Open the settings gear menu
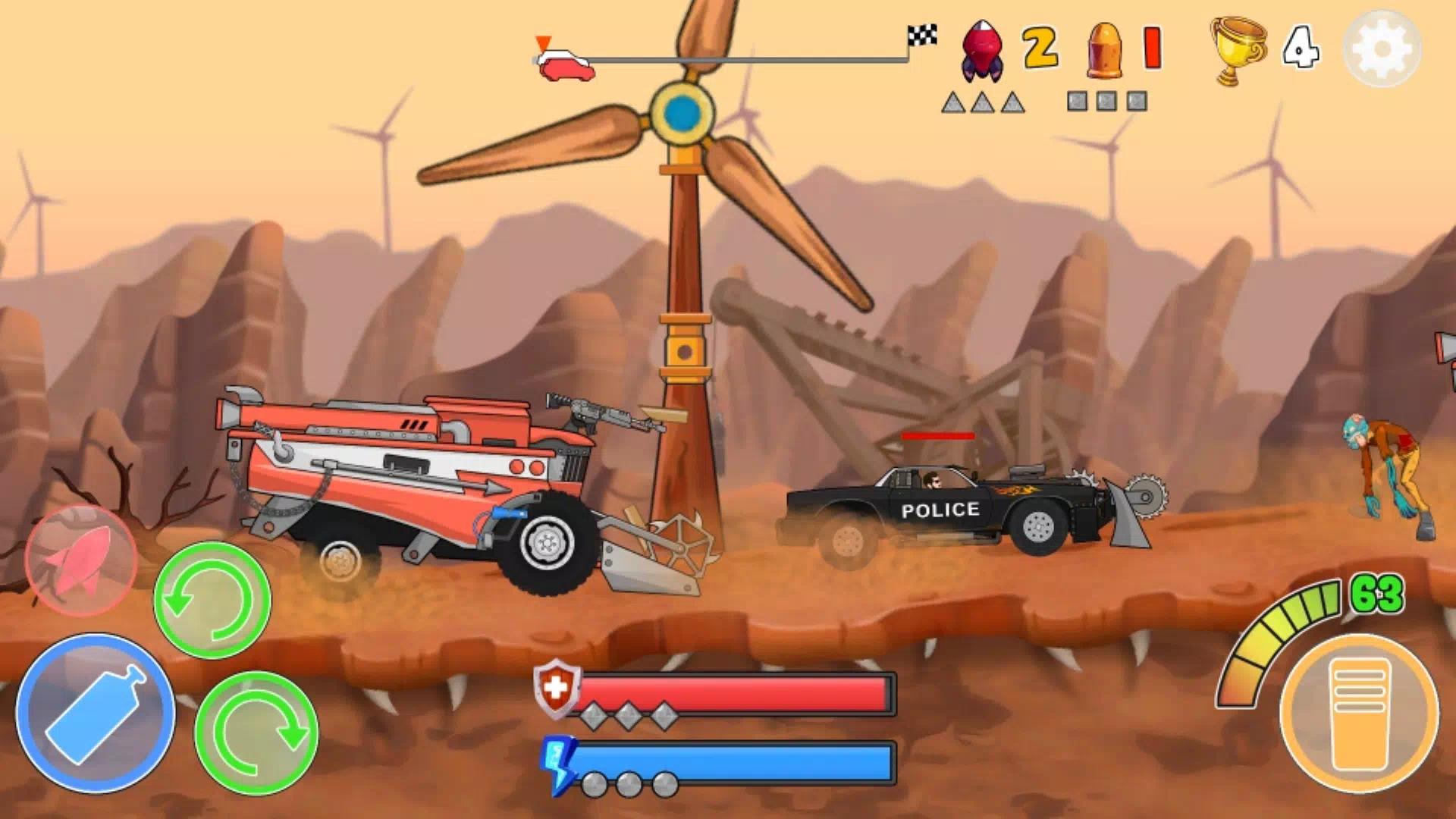 (1382, 49)
